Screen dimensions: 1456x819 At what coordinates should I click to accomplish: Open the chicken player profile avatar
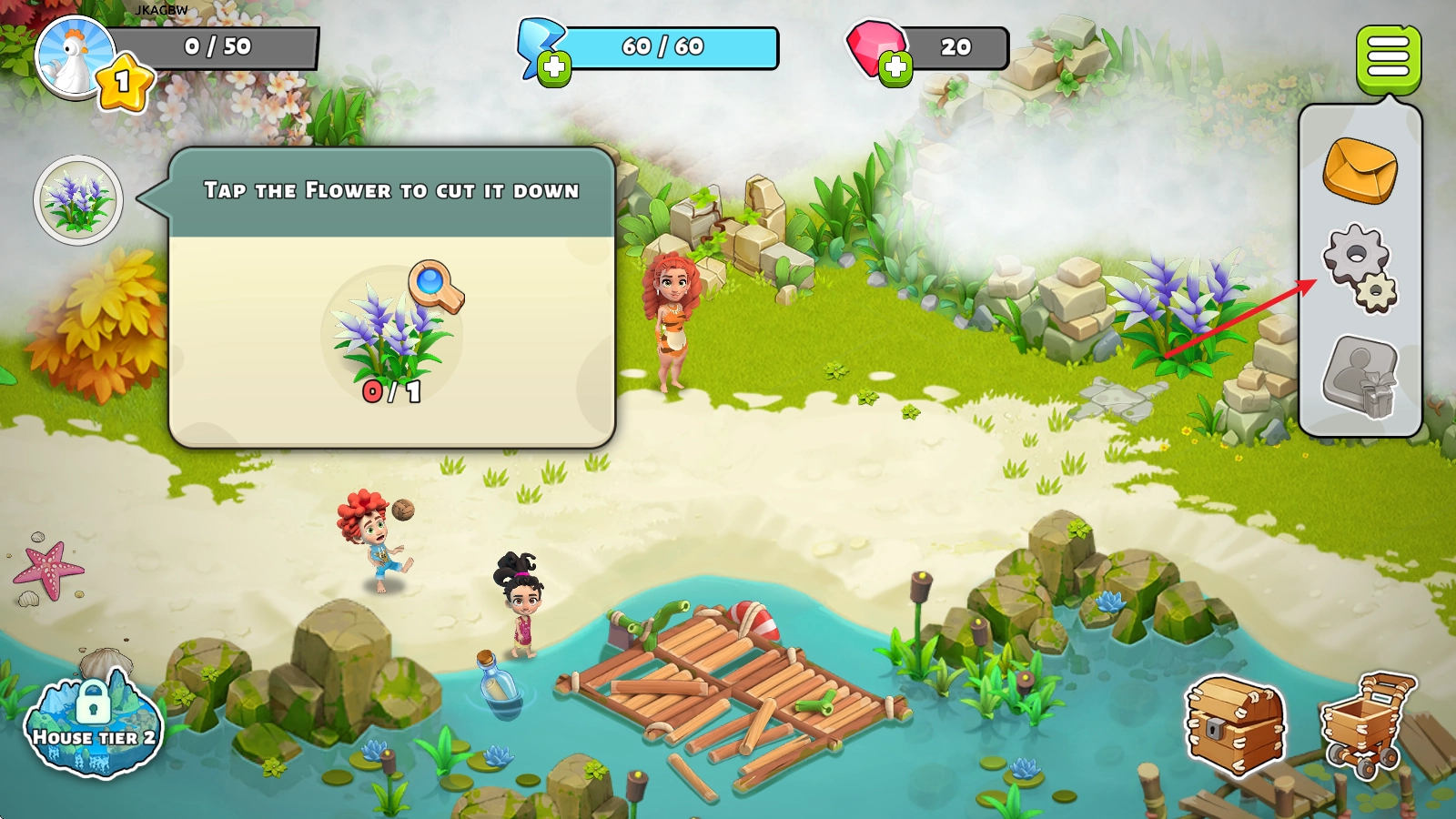pos(75,56)
